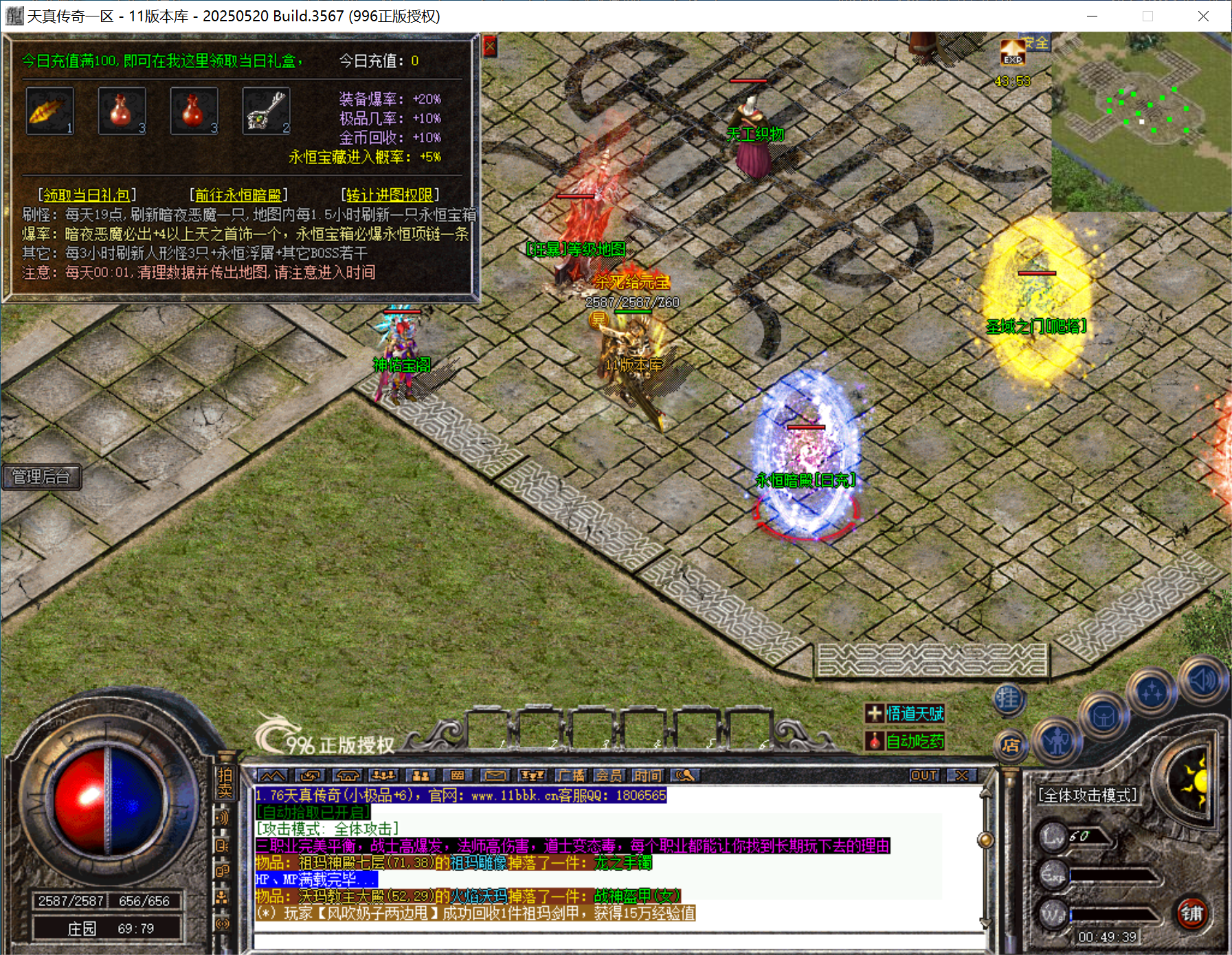Image resolution: width=1232 pixels, height=955 pixels.
Task: Open the red 铺 stall button
Action: tap(1191, 913)
